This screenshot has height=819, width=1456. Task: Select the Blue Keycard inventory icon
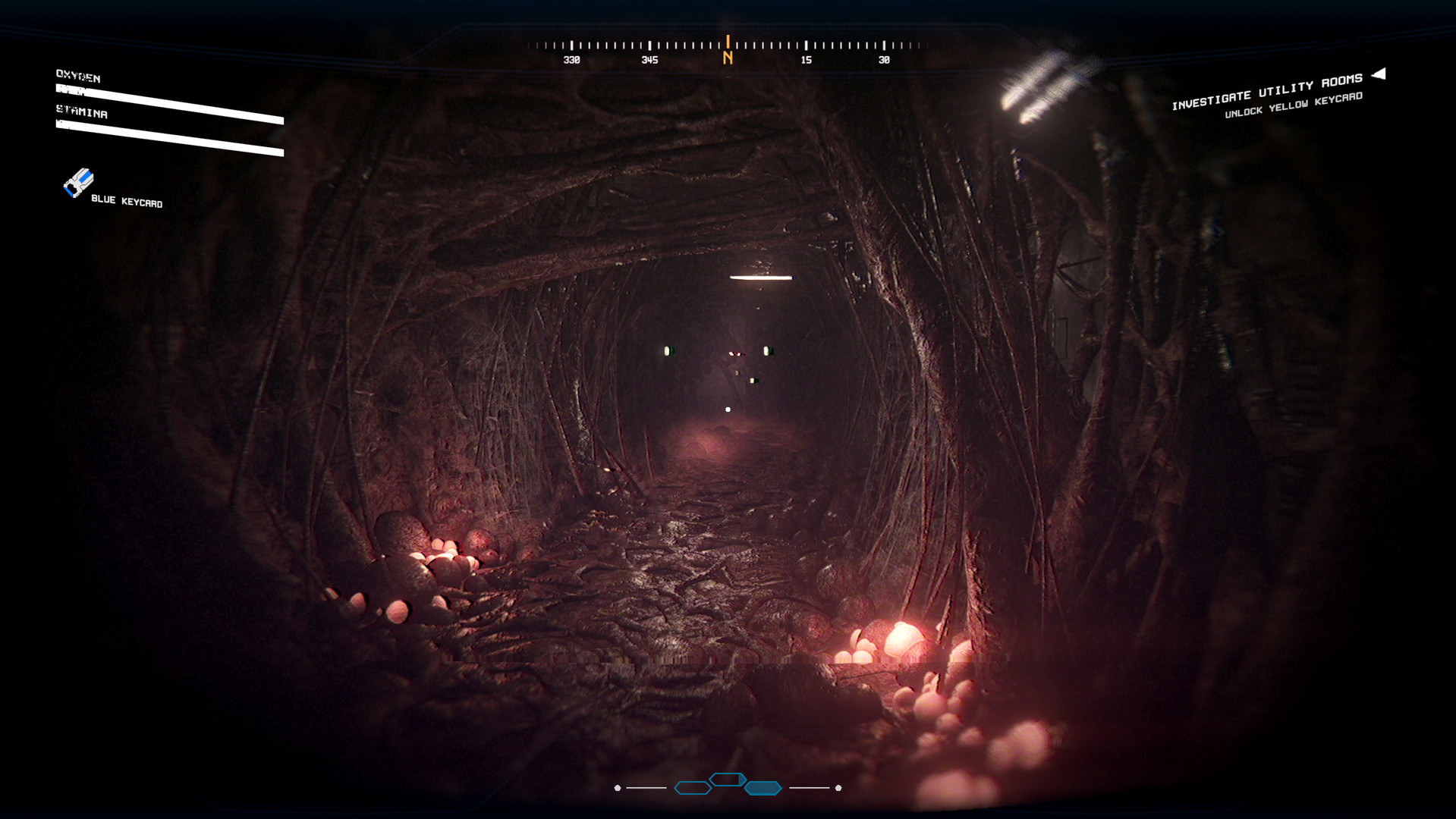(78, 183)
